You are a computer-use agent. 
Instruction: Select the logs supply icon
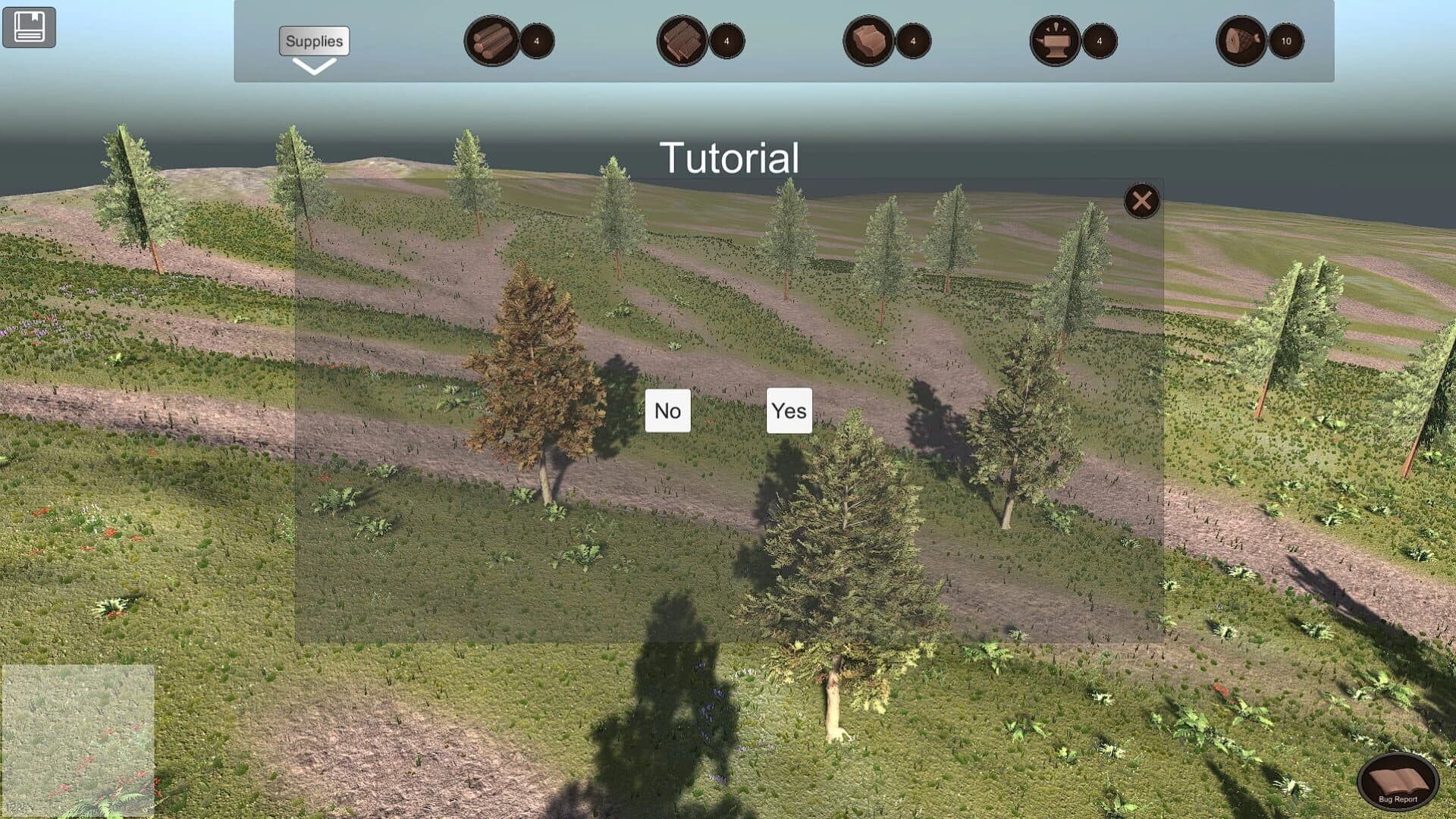491,42
